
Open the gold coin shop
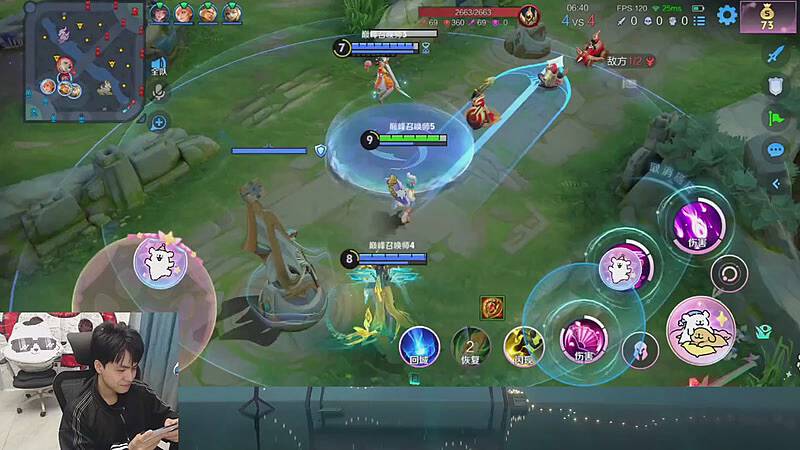[x=768, y=16]
